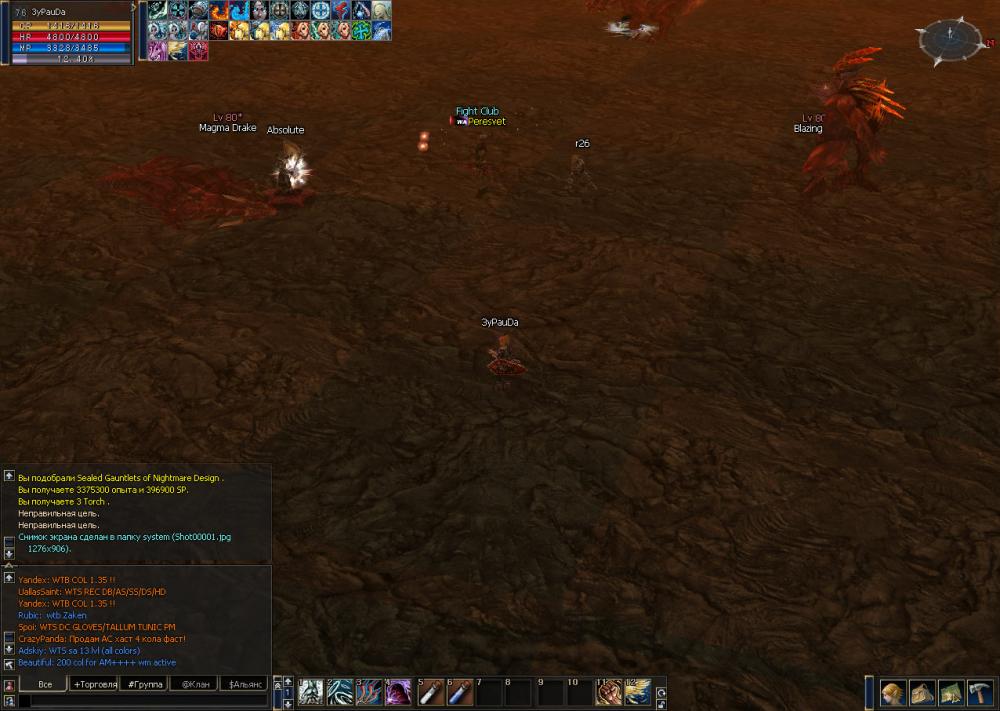The height and width of the screenshot is (711, 1000).
Task: Open the +Торговля trade chat tab
Action: [x=94, y=684]
